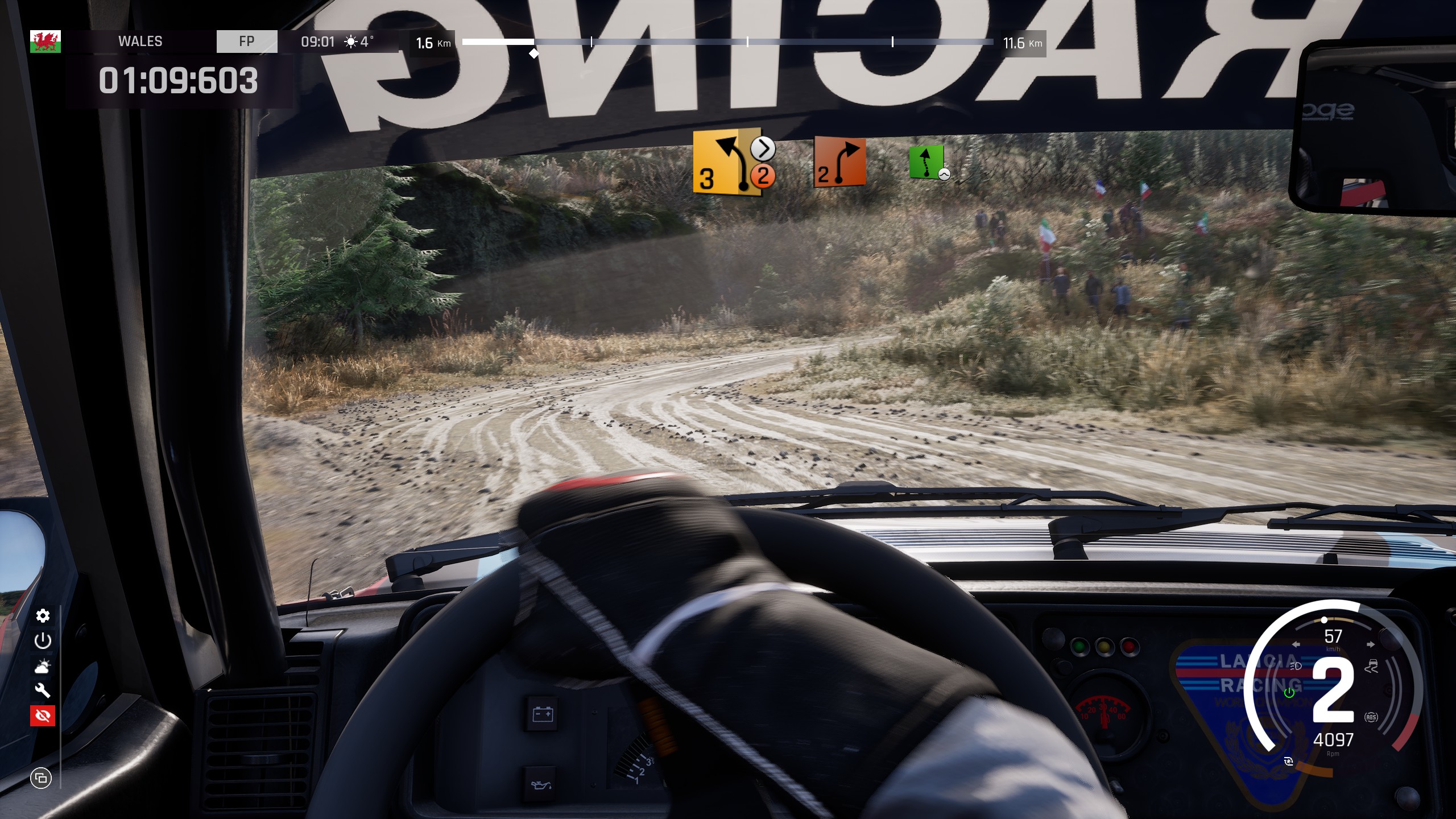Open the weather sun-and-cloud icon
This screenshot has width=1456, height=819.
(x=43, y=666)
